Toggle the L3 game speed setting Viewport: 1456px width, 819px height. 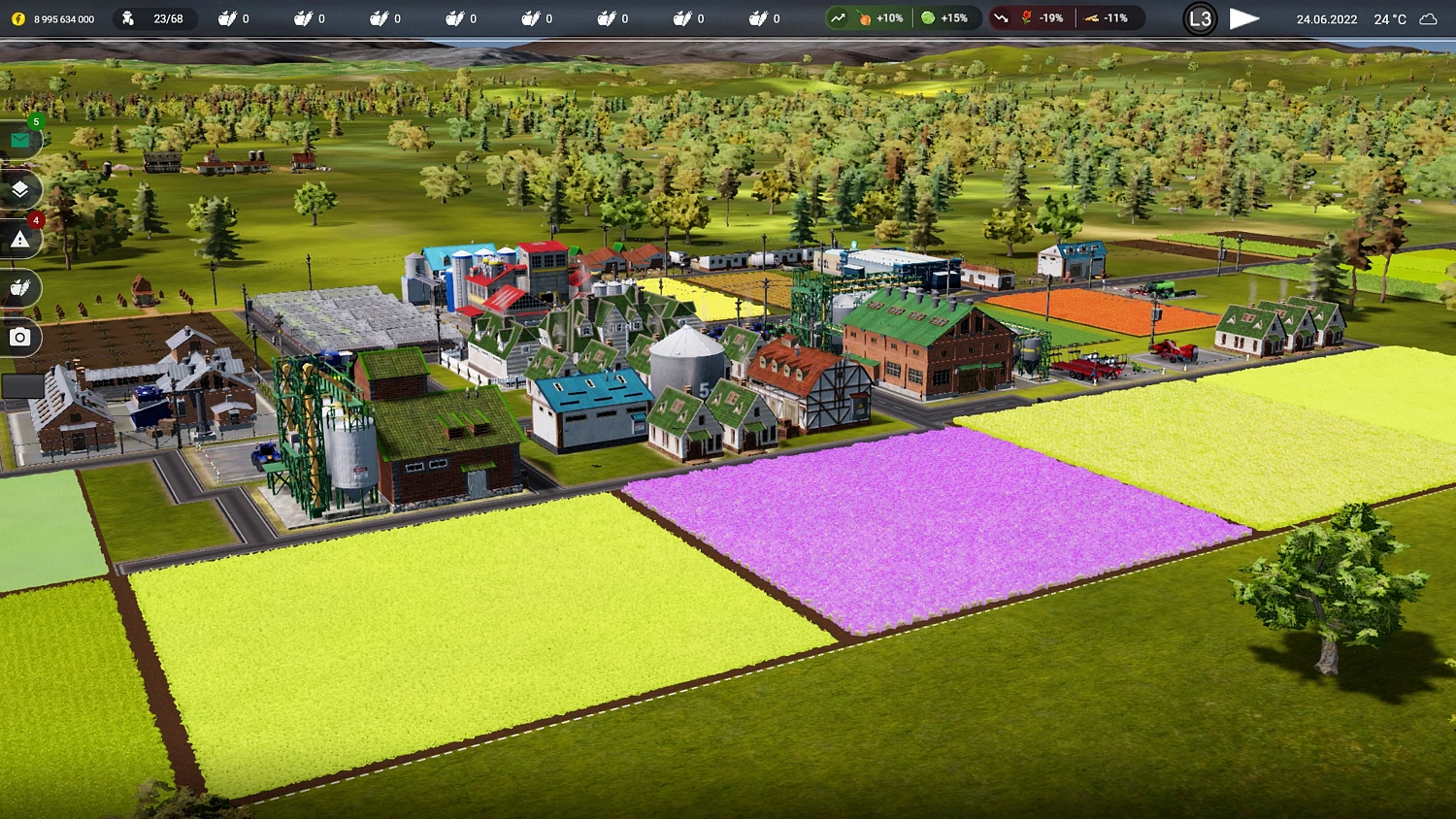[1200, 17]
